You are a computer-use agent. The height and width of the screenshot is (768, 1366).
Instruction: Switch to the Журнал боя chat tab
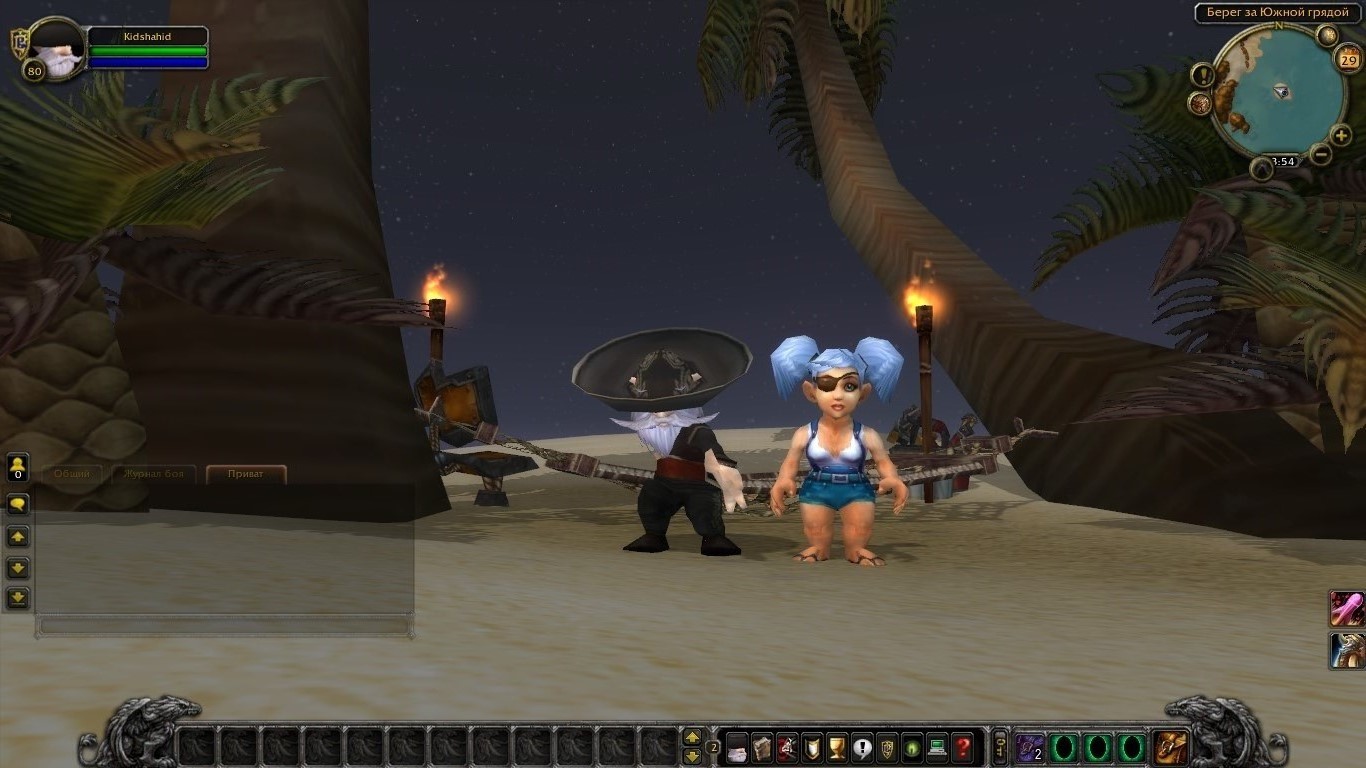(x=153, y=474)
